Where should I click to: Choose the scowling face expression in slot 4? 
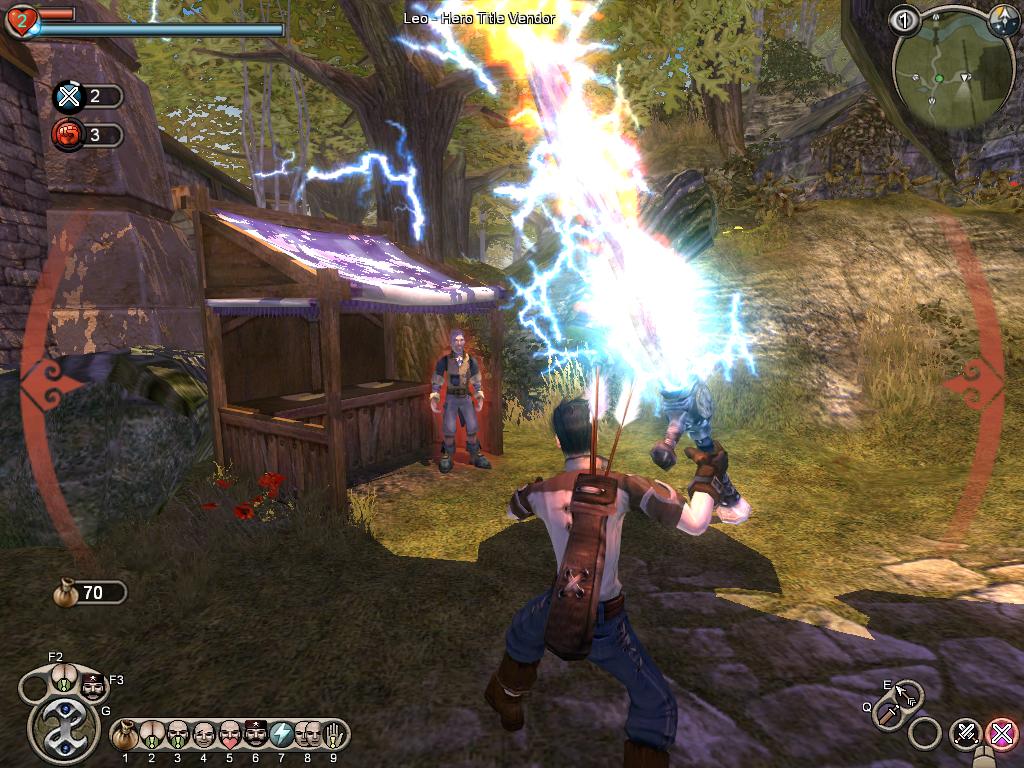click(x=204, y=735)
